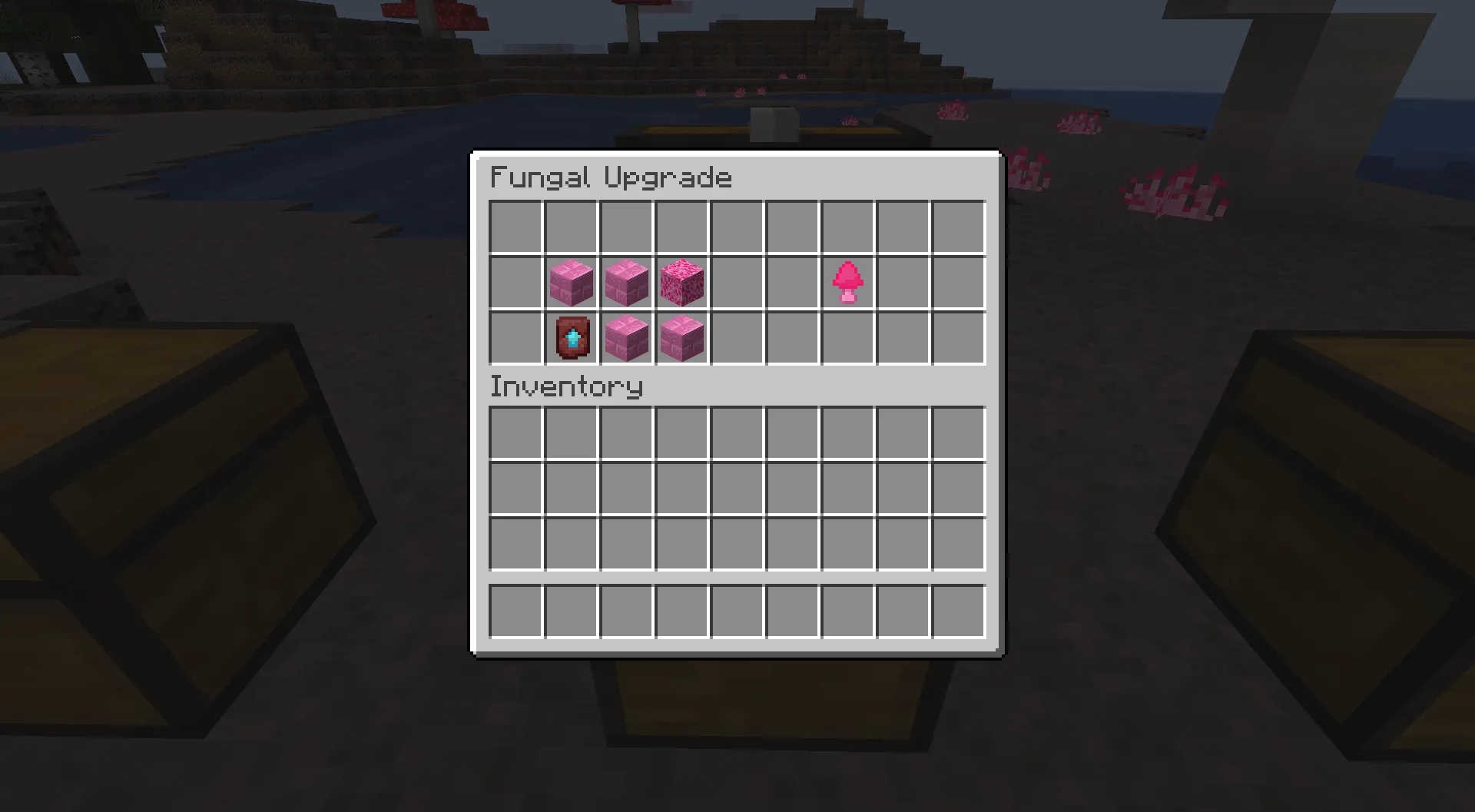This screenshot has height=812, width=1475.
Task: Select the pink mushroom item
Action: coord(847,282)
